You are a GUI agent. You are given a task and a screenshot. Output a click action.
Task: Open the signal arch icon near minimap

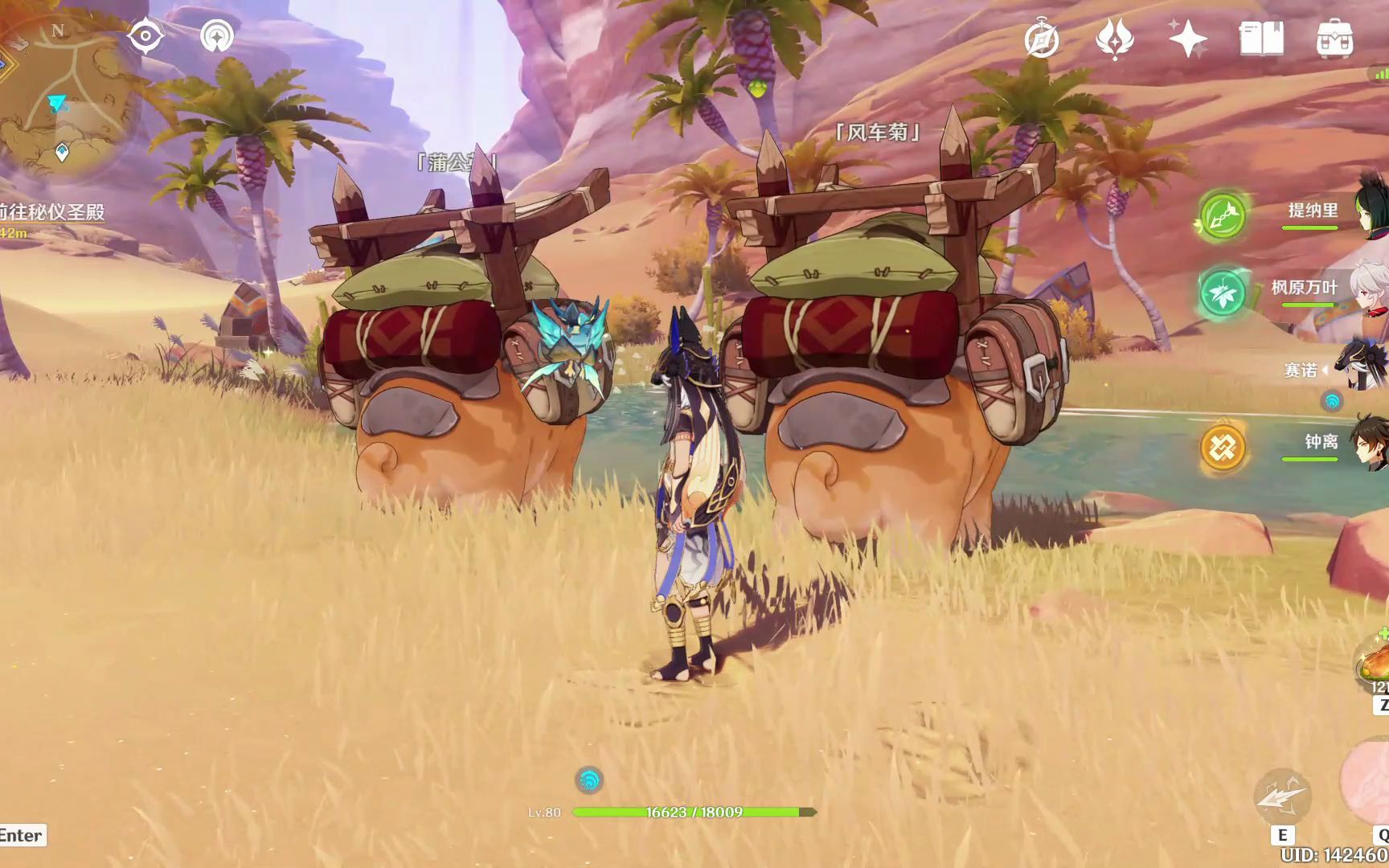point(217,36)
